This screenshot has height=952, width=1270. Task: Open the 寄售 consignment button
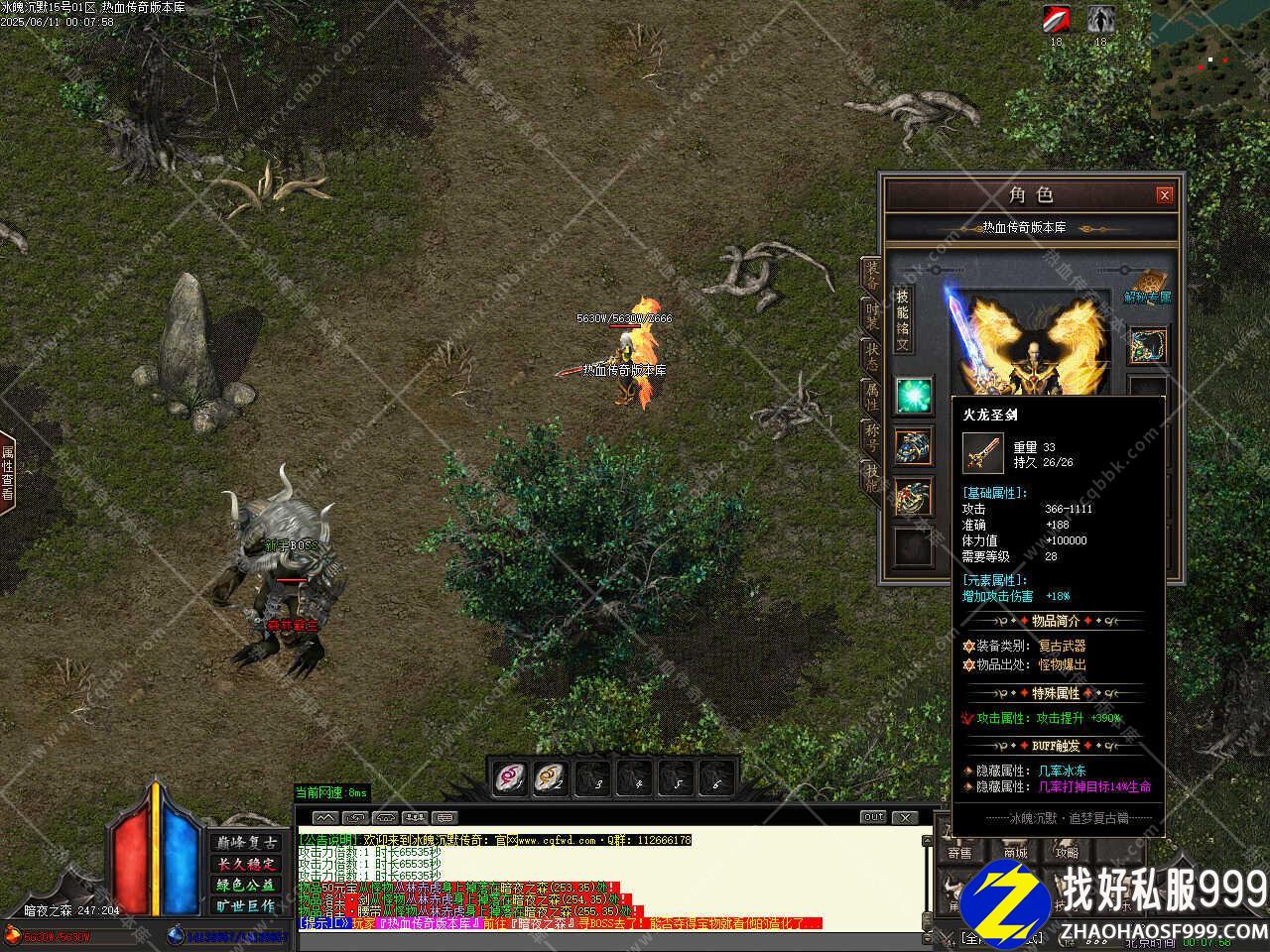(959, 852)
